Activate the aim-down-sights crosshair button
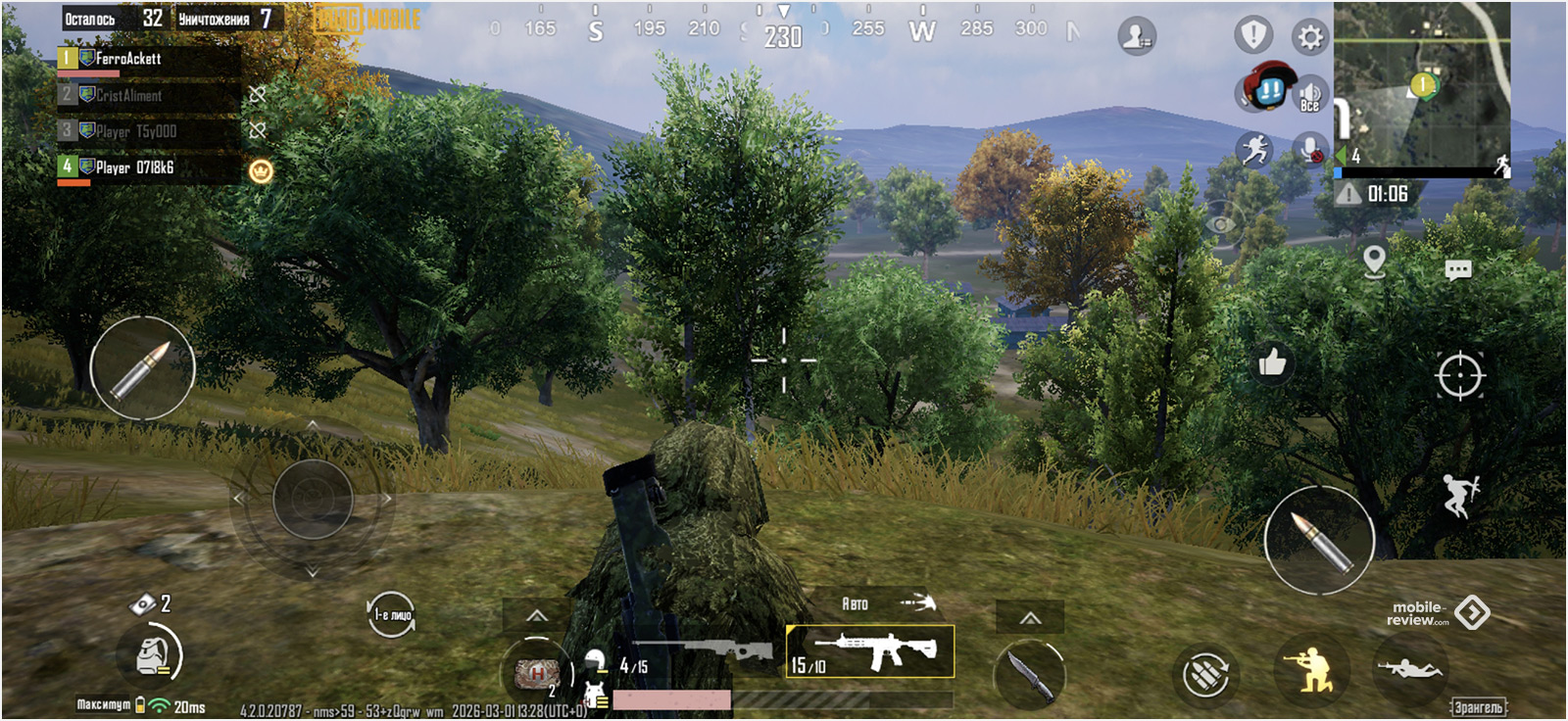 click(1459, 375)
